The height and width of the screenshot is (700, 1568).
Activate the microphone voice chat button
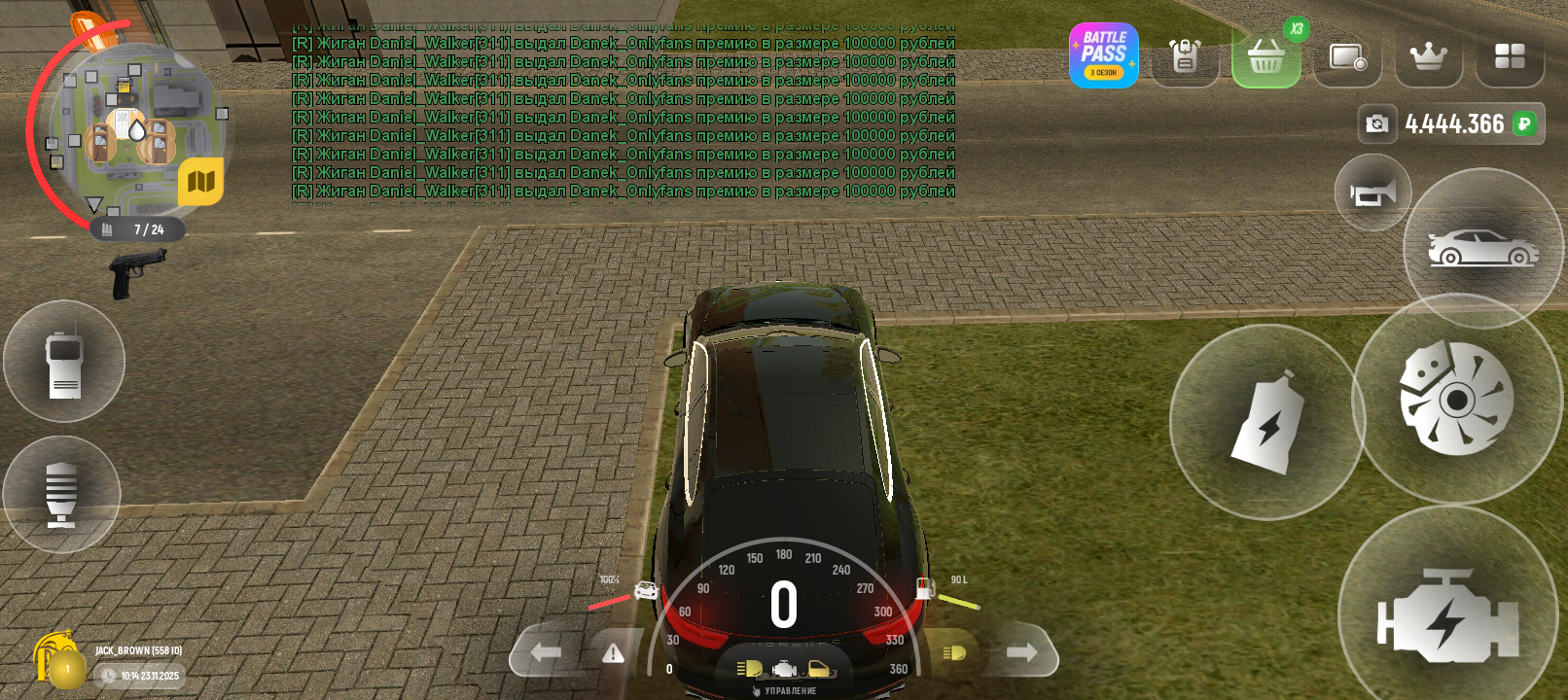tap(61, 494)
